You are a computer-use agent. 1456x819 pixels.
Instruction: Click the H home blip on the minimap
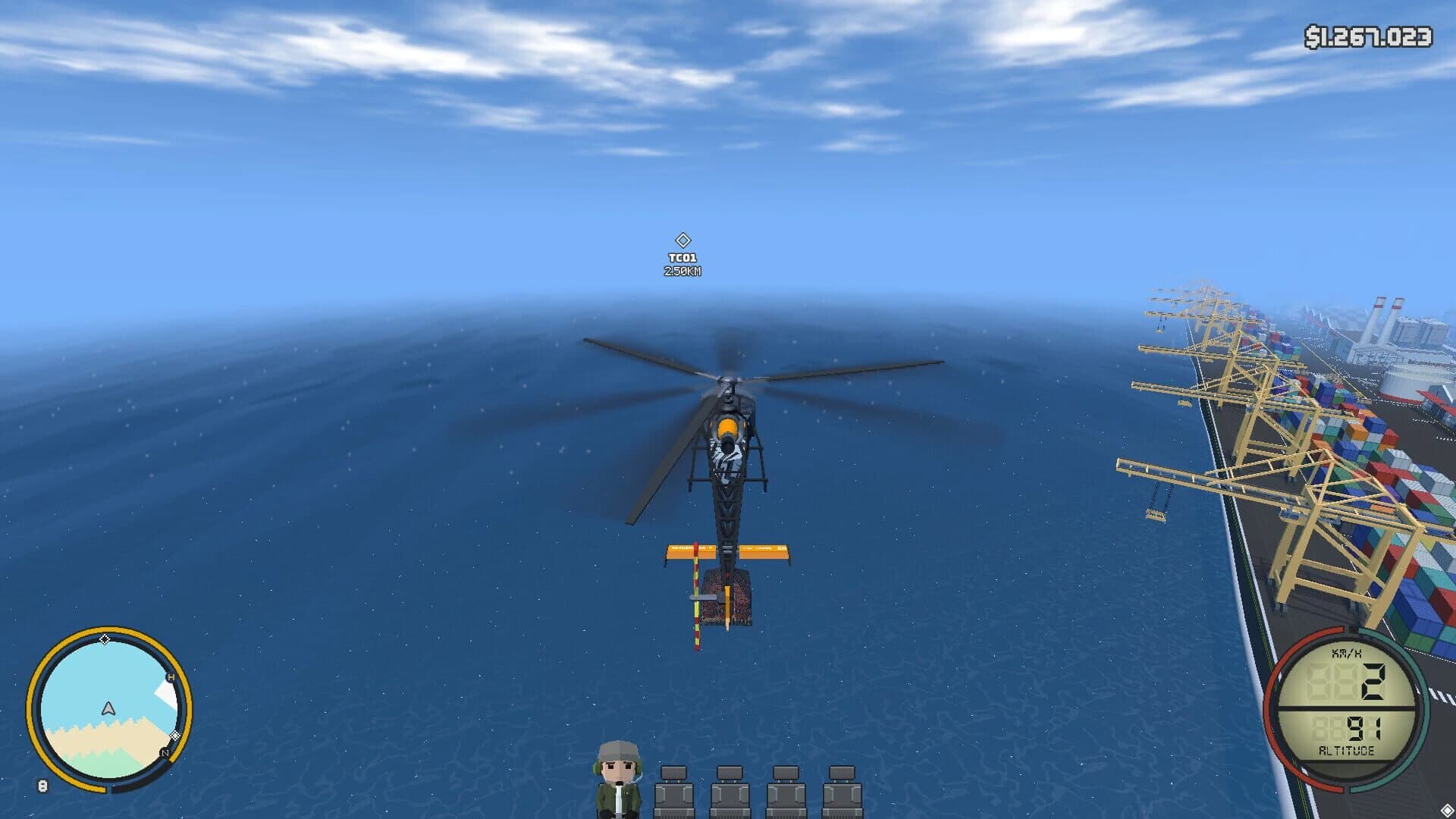click(x=171, y=676)
